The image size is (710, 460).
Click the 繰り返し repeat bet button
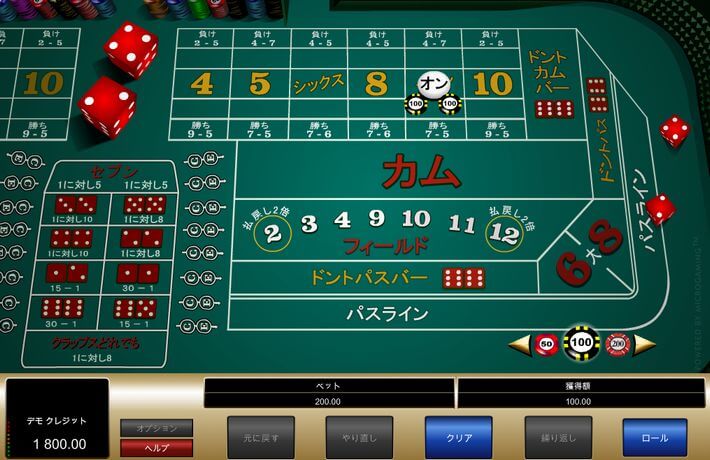(x=558, y=437)
